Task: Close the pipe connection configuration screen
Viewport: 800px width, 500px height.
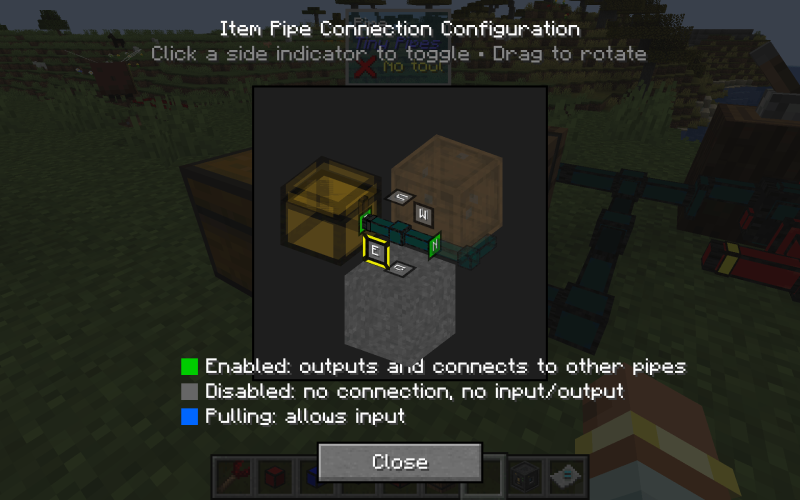Action: click(x=400, y=462)
